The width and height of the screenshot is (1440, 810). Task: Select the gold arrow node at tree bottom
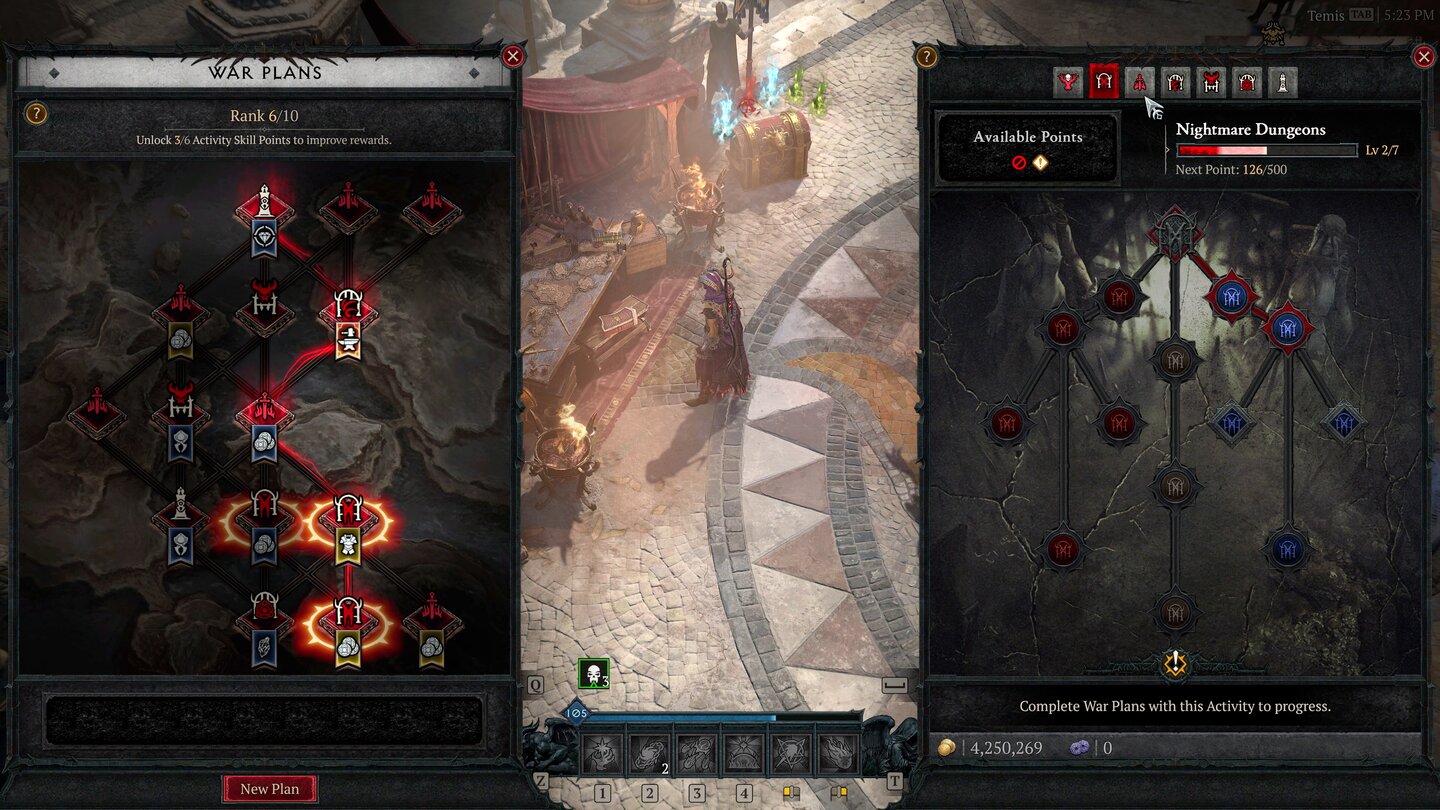coord(1175,663)
